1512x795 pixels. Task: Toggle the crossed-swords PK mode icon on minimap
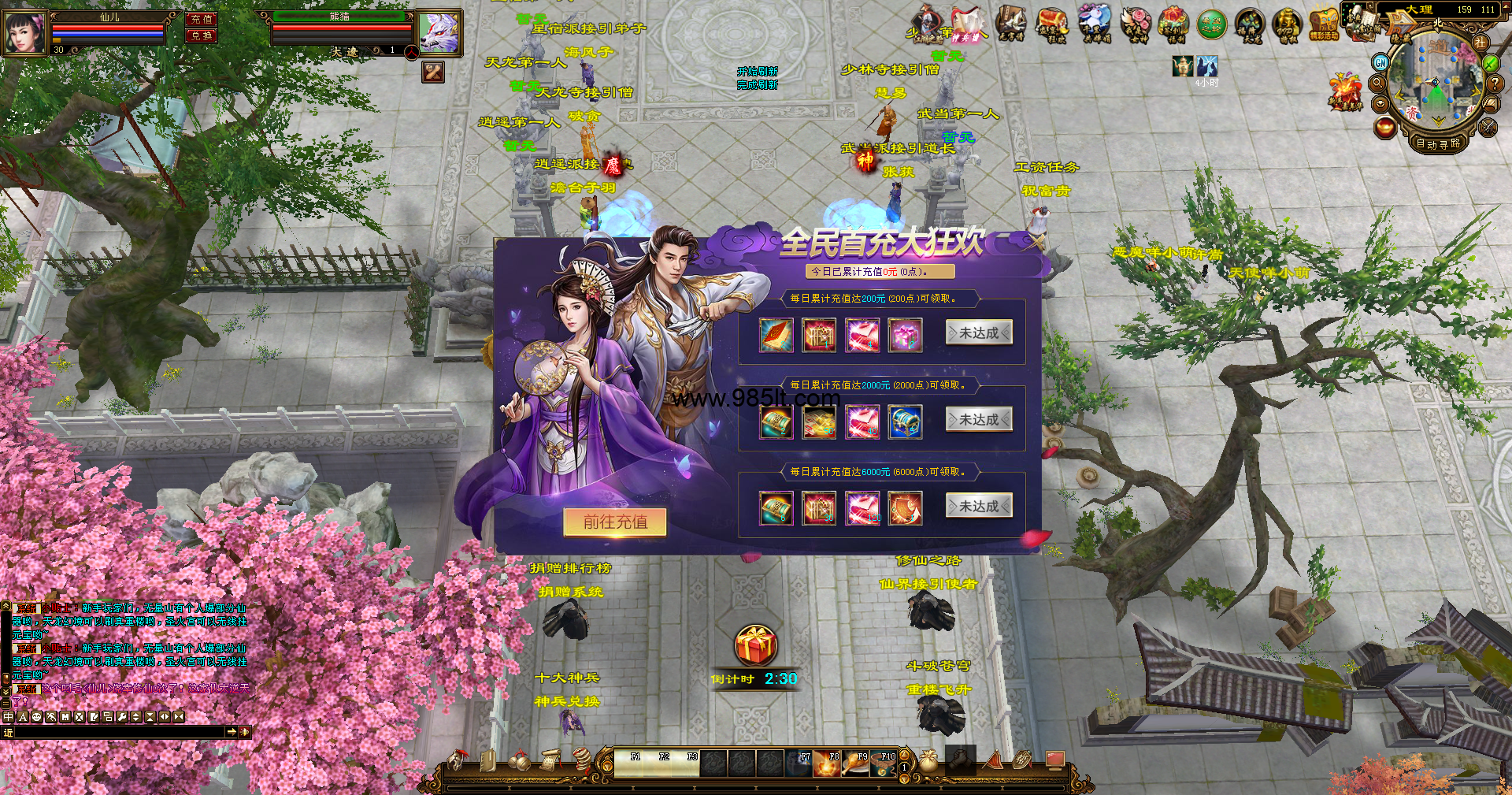coord(1487,127)
